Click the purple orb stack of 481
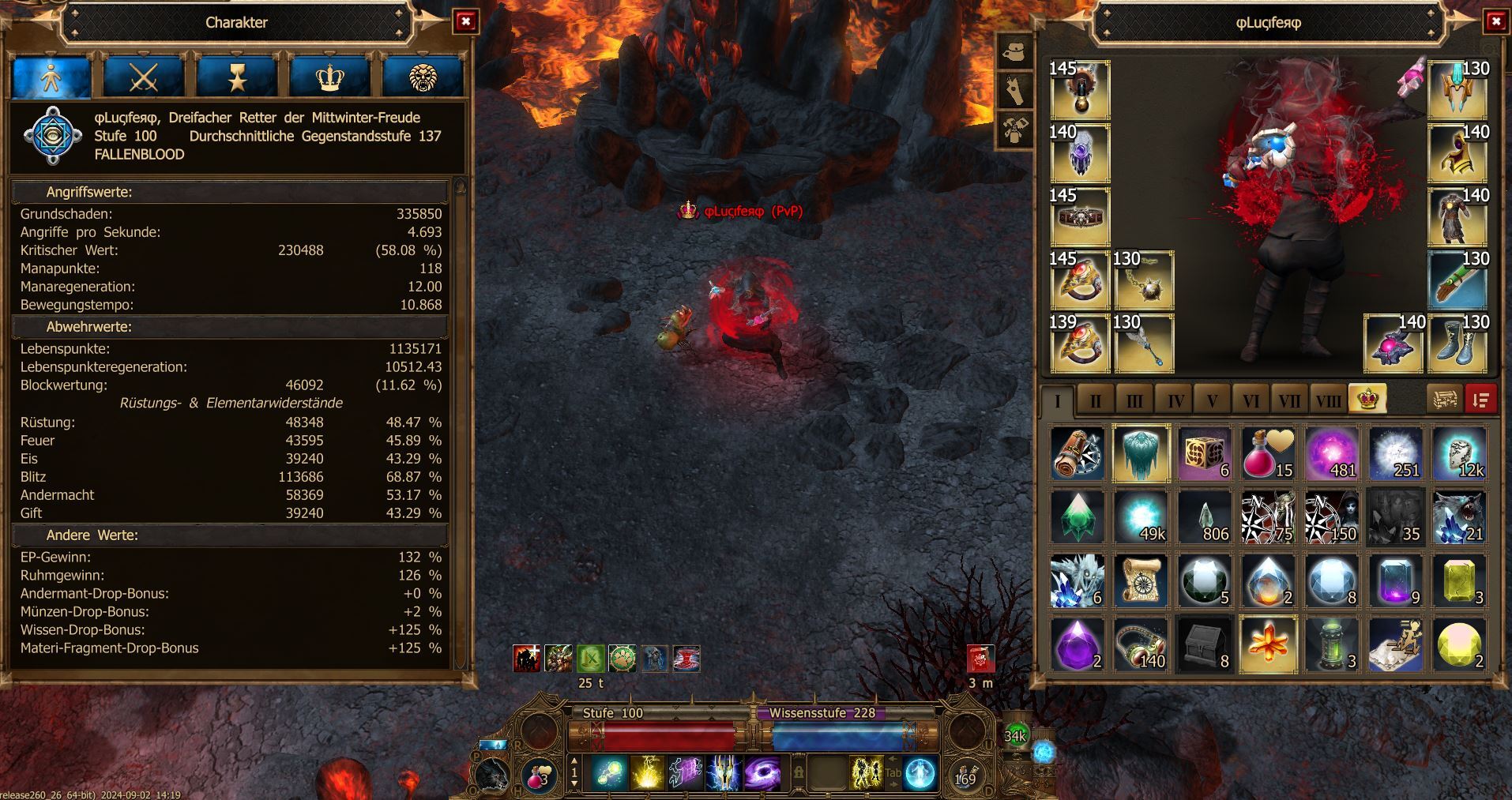Image resolution: width=1512 pixels, height=800 pixels. pyautogui.click(x=1331, y=454)
